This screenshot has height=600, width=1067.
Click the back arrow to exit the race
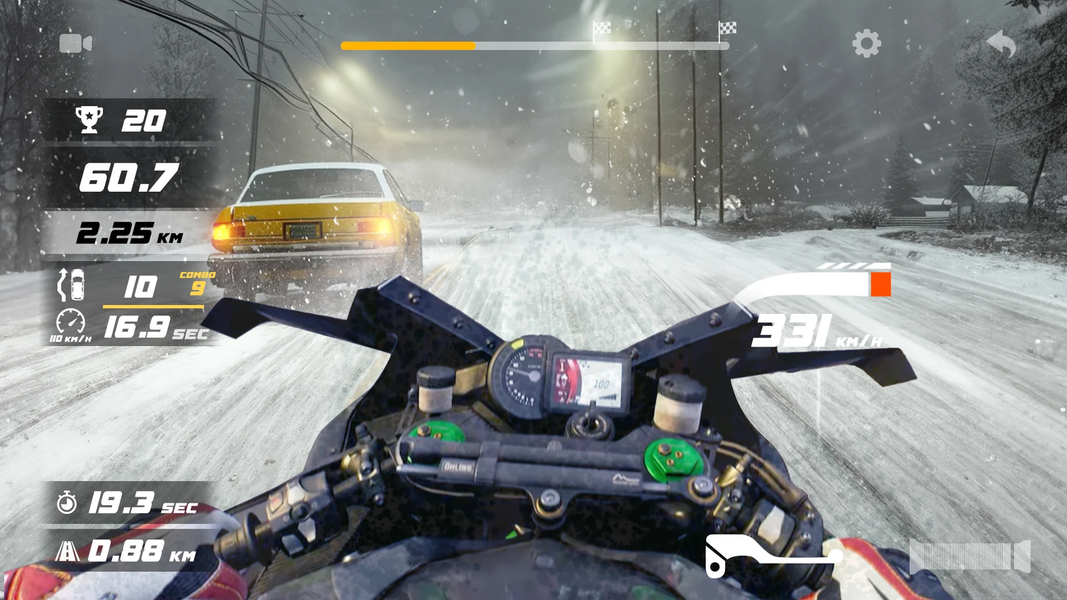(x=1001, y=43)
